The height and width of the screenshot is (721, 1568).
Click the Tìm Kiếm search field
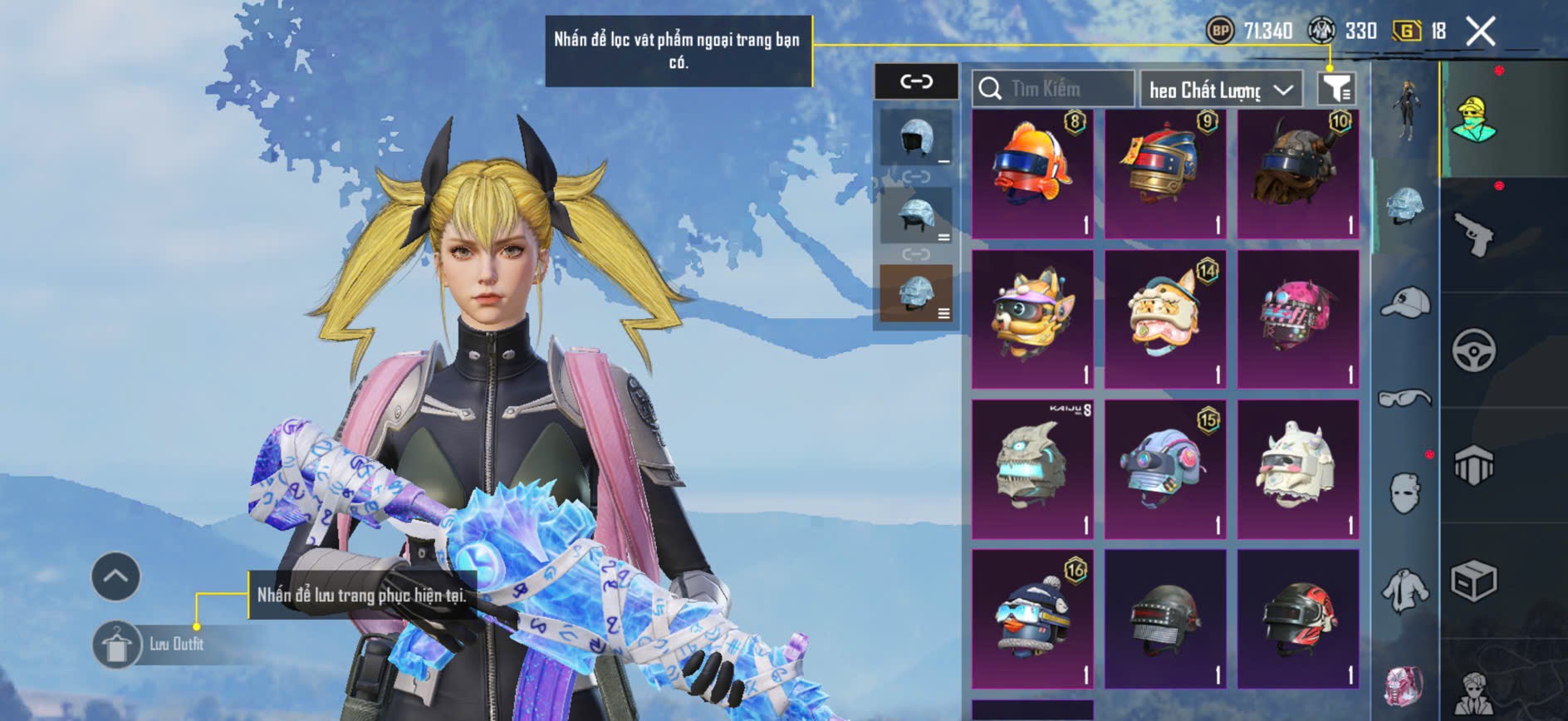point(1053,88)
